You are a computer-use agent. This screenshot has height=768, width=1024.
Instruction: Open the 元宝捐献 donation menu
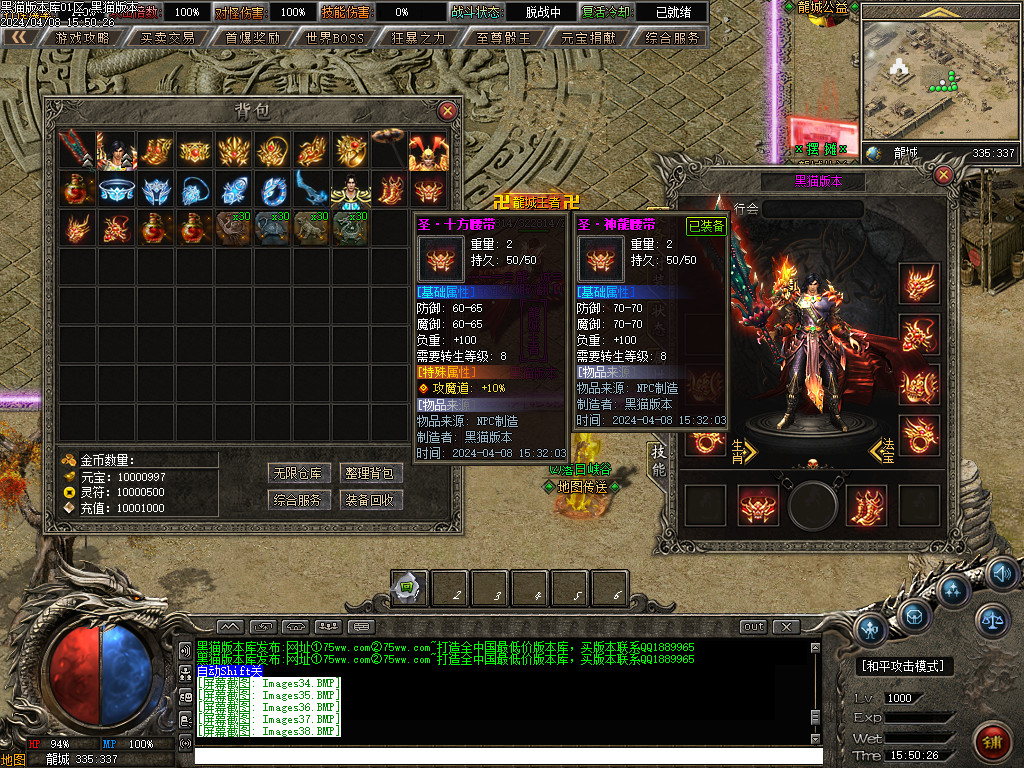[588, 38]
